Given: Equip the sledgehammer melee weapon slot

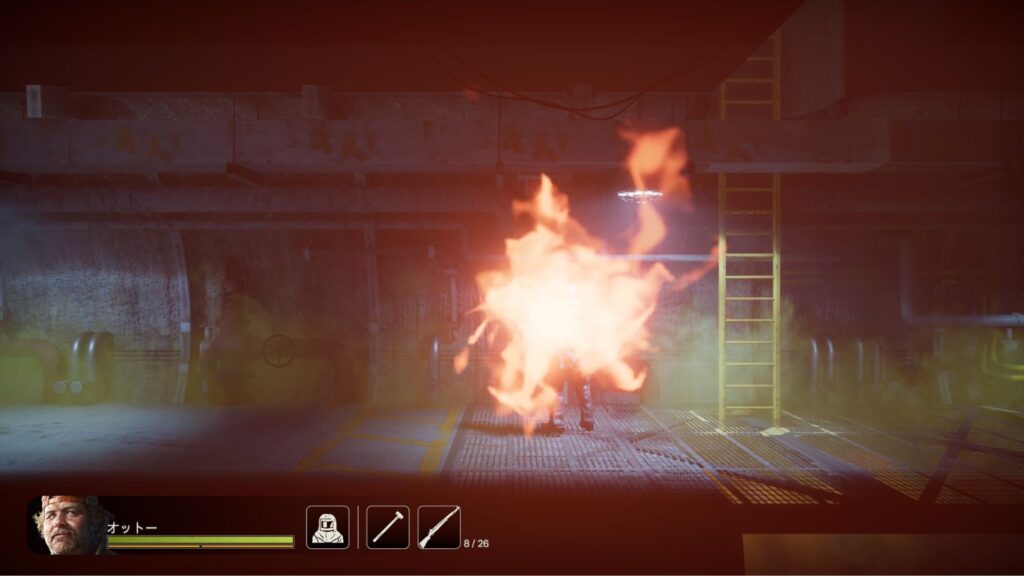Looking at the screenshot, I should tap(387, 527).
